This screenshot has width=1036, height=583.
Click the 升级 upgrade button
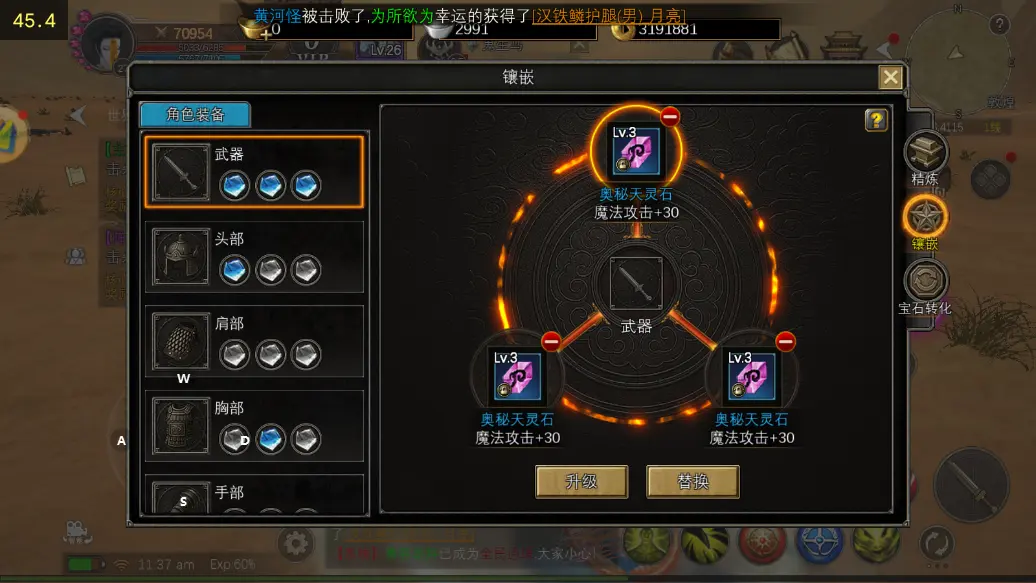[x=581, y=481]
